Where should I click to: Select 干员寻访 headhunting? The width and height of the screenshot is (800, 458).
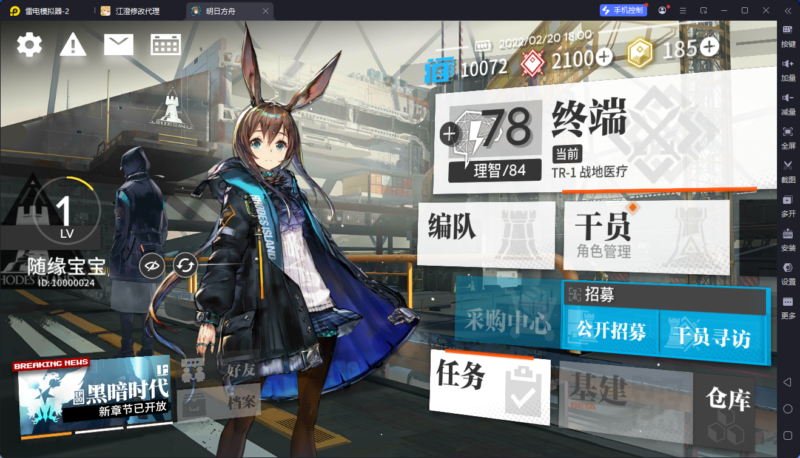pyautogui.click(x=708, y=335)
